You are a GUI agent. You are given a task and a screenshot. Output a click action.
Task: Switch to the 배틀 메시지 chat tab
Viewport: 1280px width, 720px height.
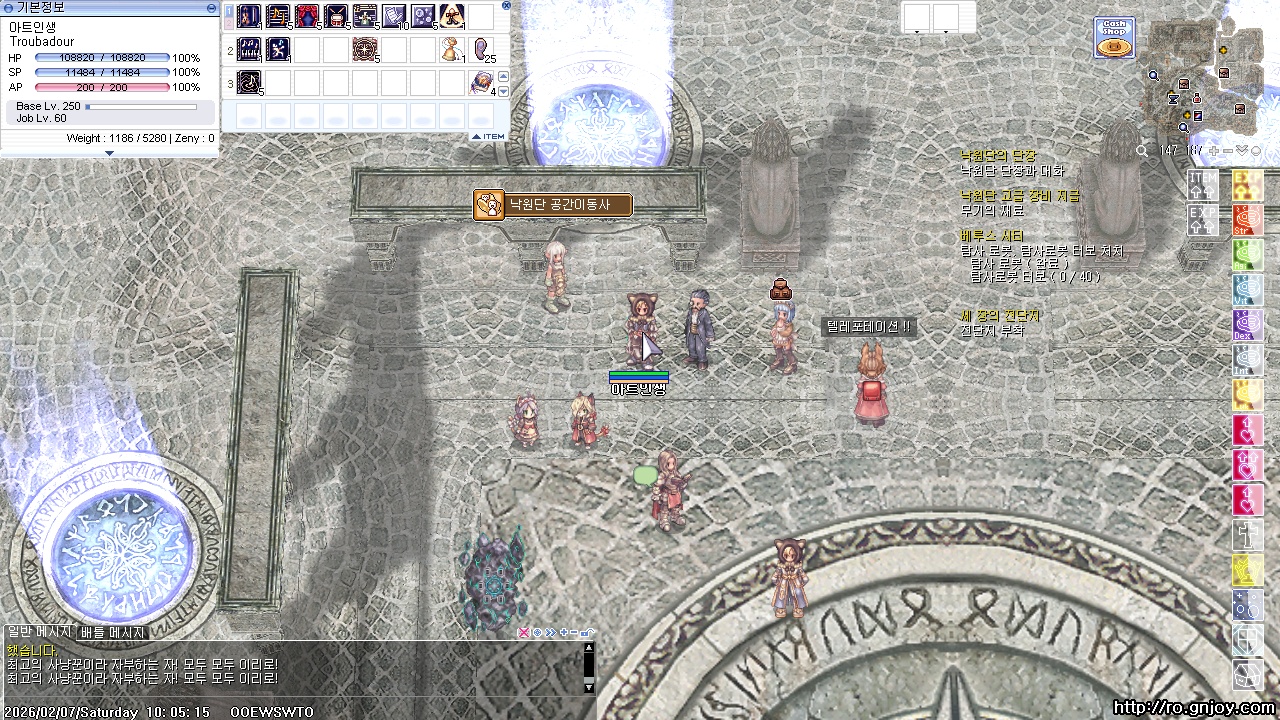click(x=113, y=632)
